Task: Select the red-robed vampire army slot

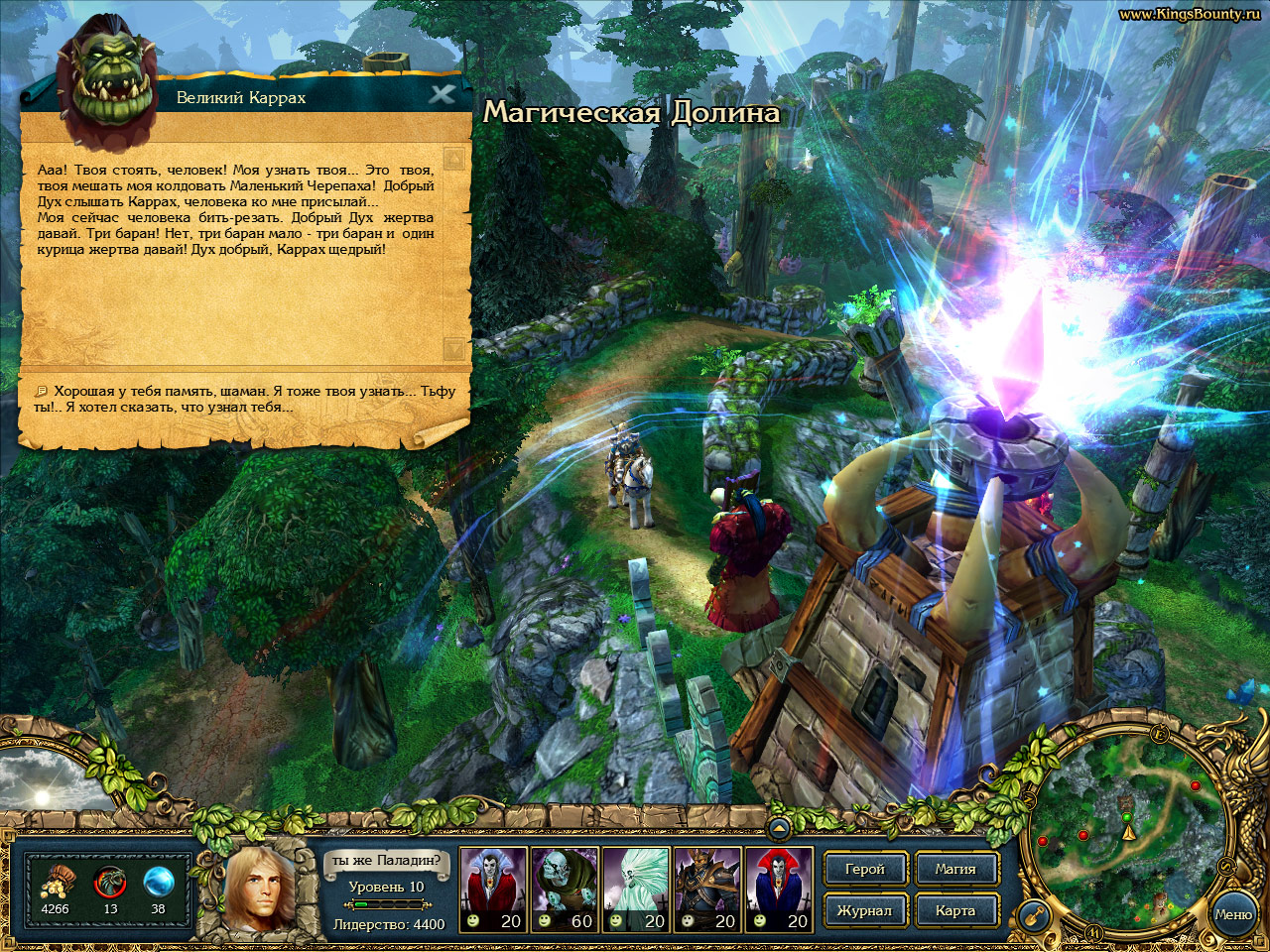Action: coord(493,890)
